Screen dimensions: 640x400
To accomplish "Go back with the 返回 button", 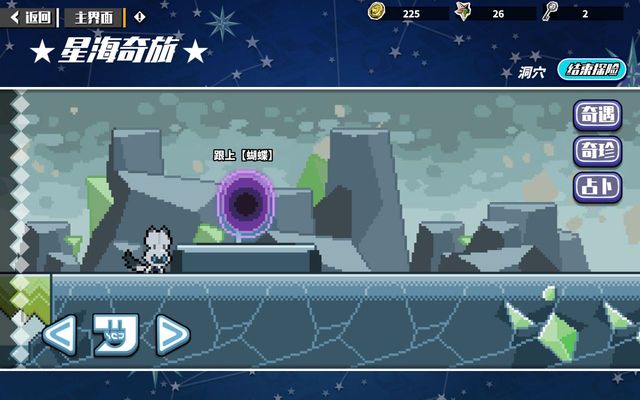I will (31, 16).
